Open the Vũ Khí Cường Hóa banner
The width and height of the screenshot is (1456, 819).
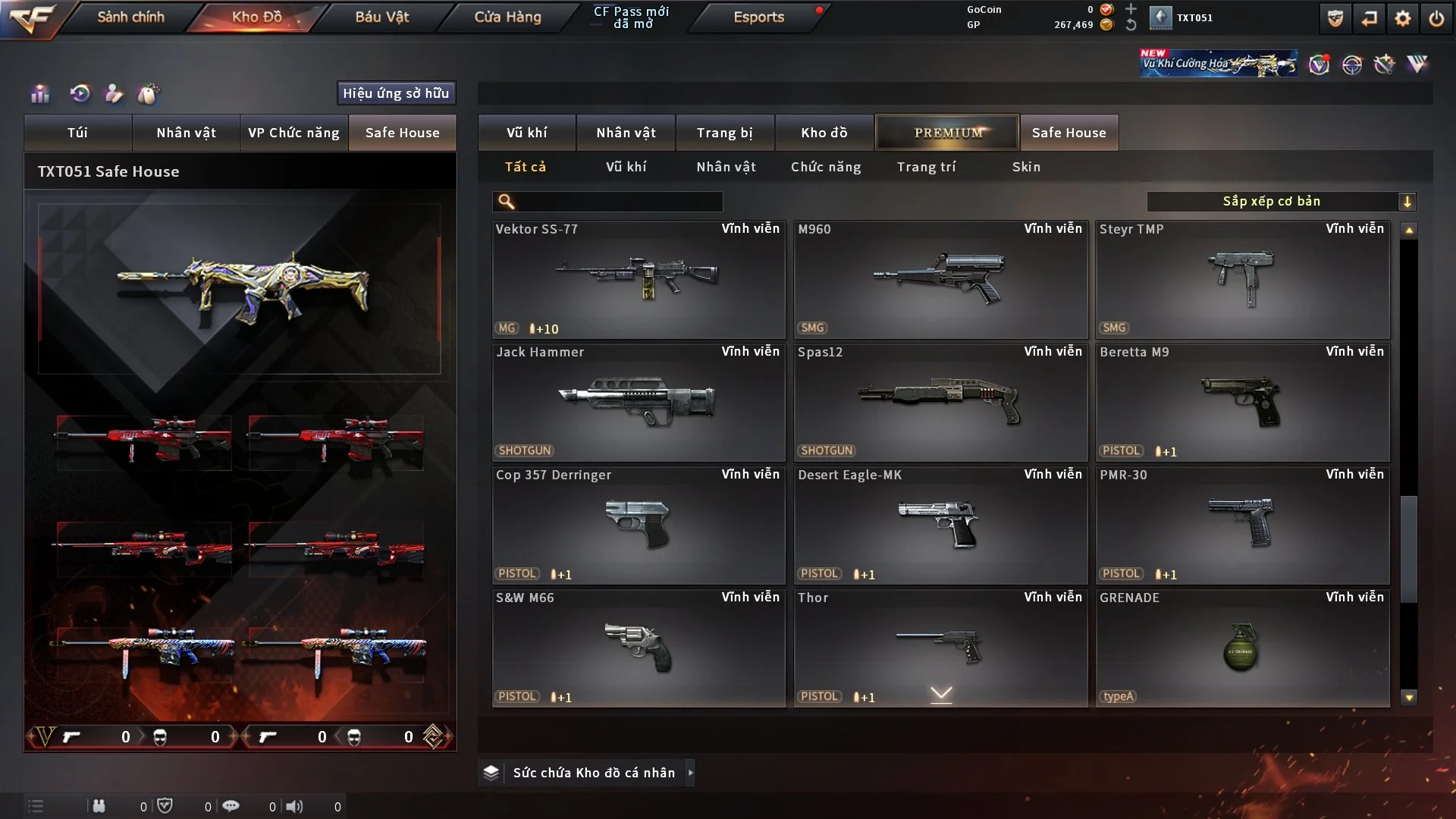1218,64
